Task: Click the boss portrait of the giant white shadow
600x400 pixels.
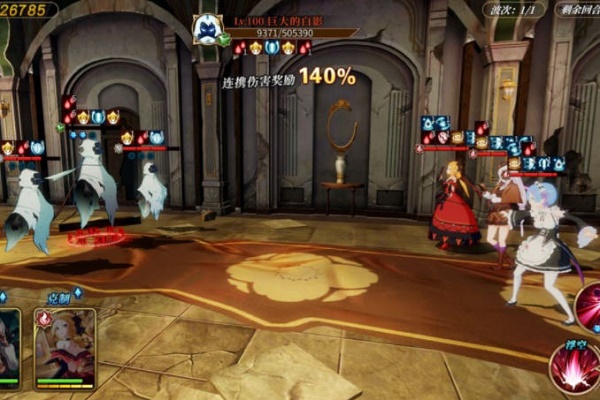Action: (x=207, y=28)
